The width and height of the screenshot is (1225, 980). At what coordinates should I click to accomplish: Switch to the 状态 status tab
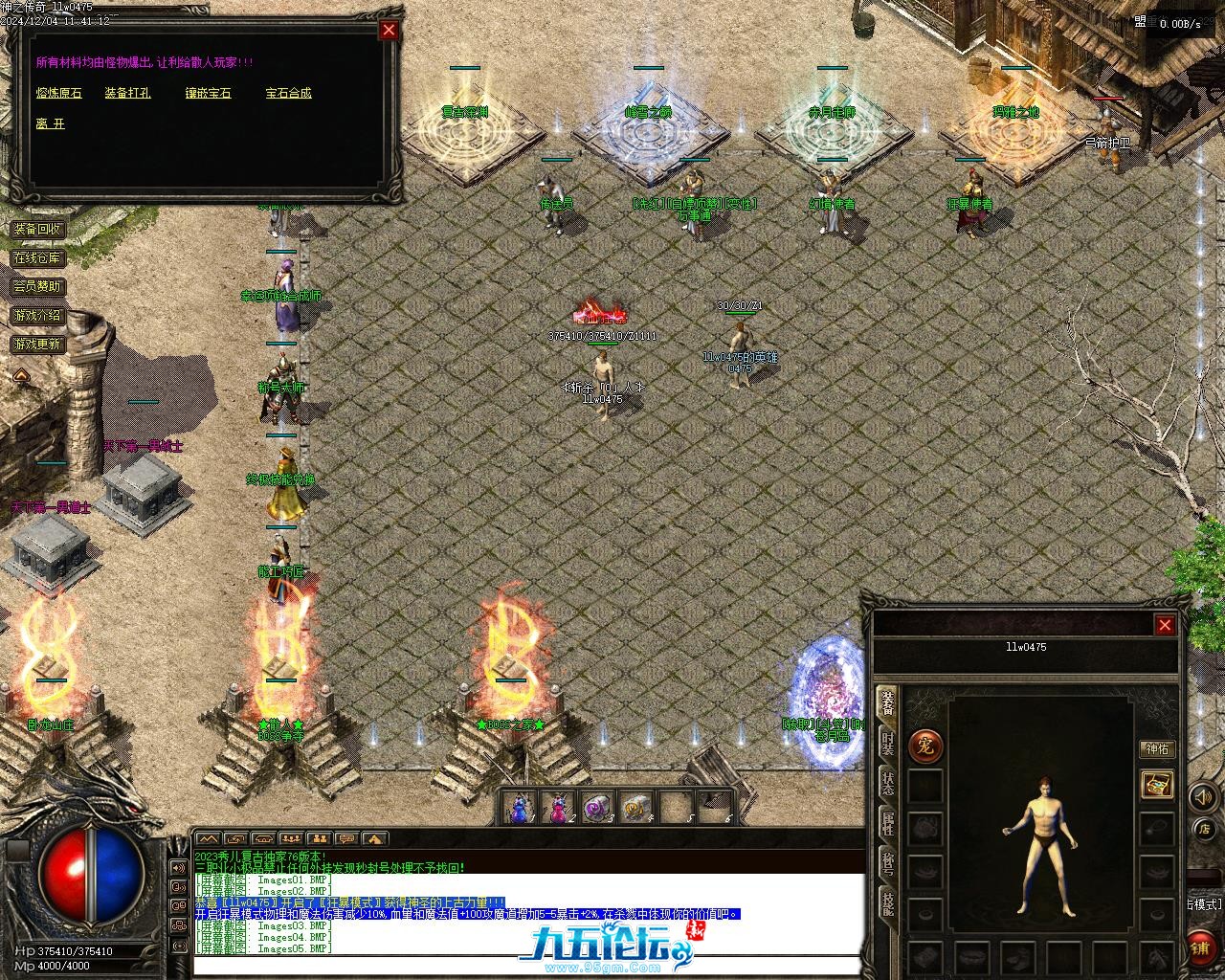point(888,785)
